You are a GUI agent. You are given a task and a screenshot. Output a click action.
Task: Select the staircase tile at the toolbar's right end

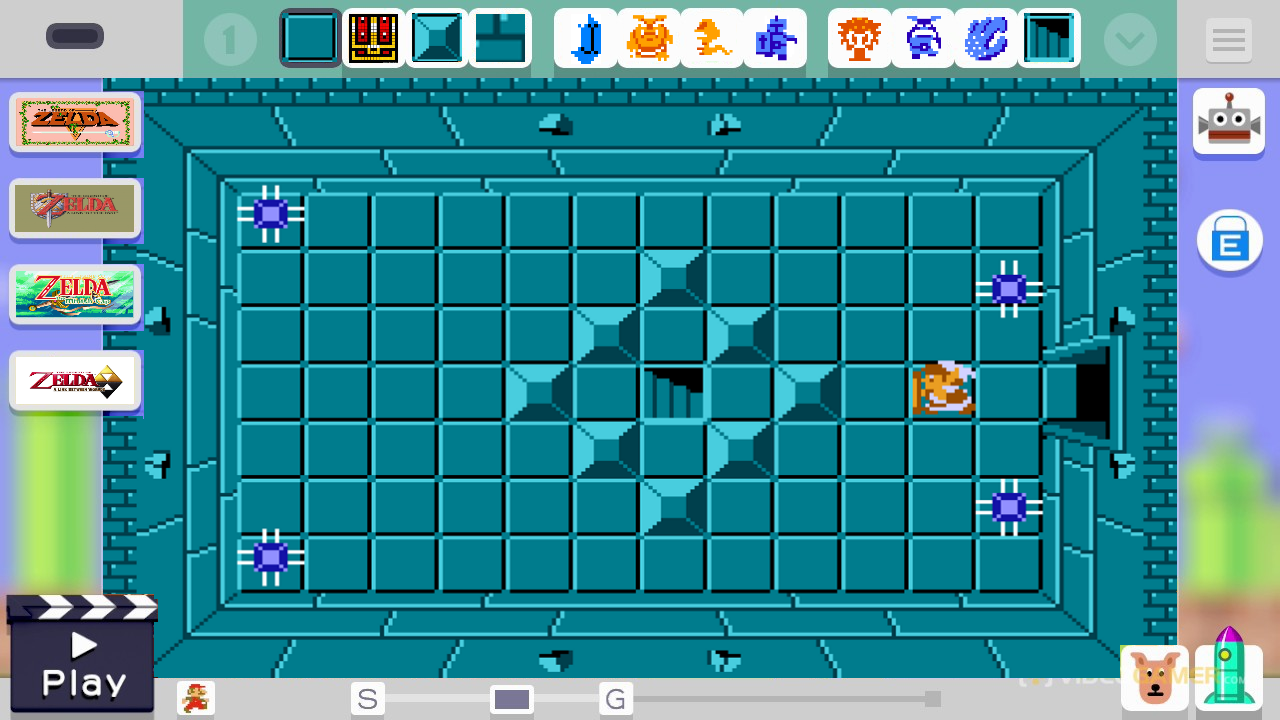1049,38
